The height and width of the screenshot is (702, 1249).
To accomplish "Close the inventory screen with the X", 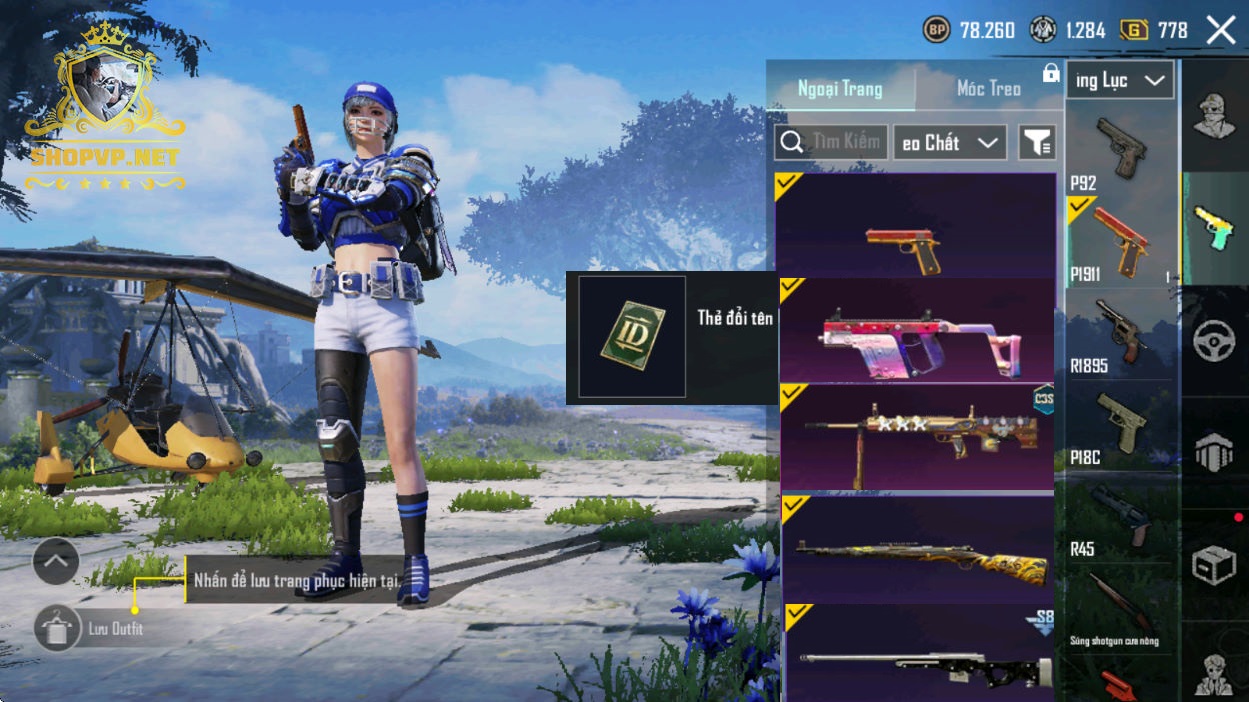I will 1221,30.
